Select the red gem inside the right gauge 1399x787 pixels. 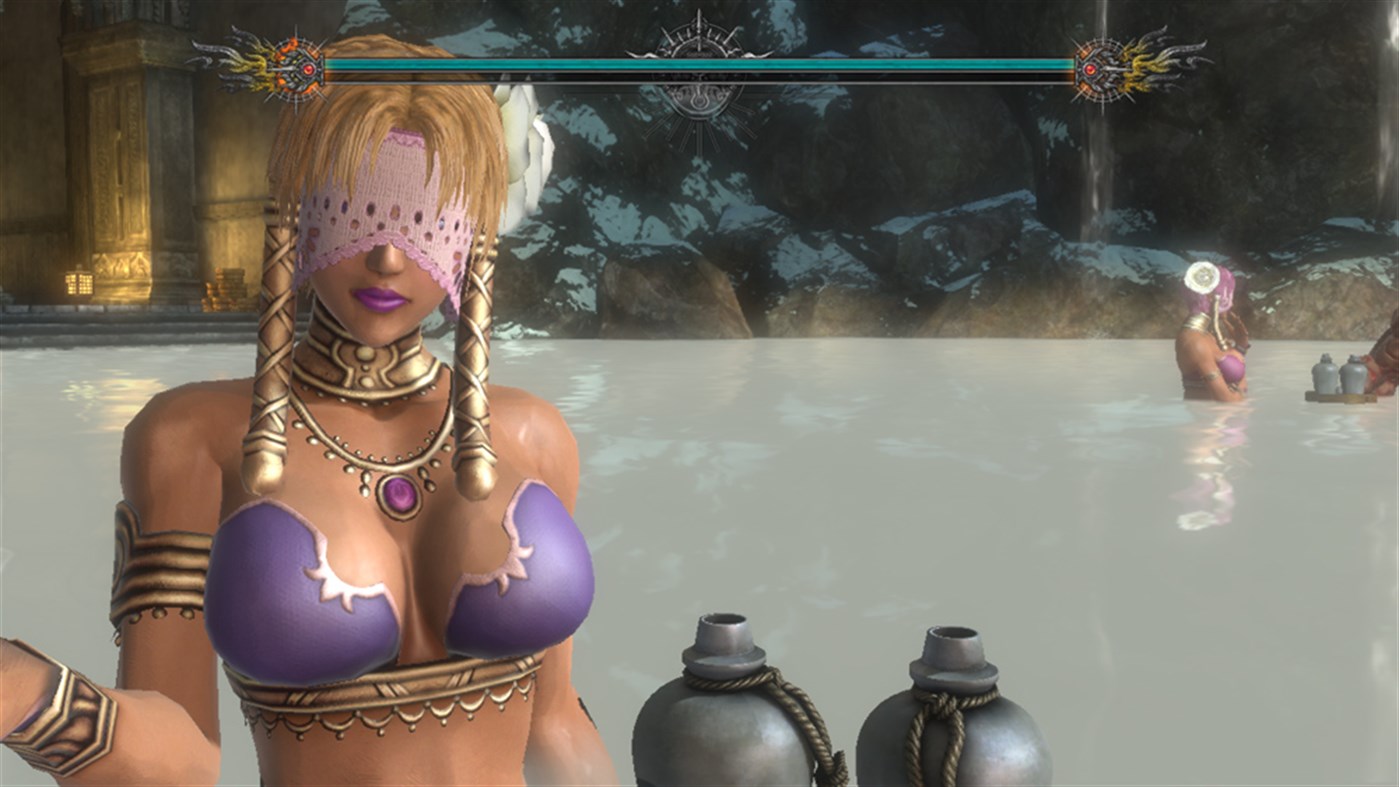coord(1090,70)
